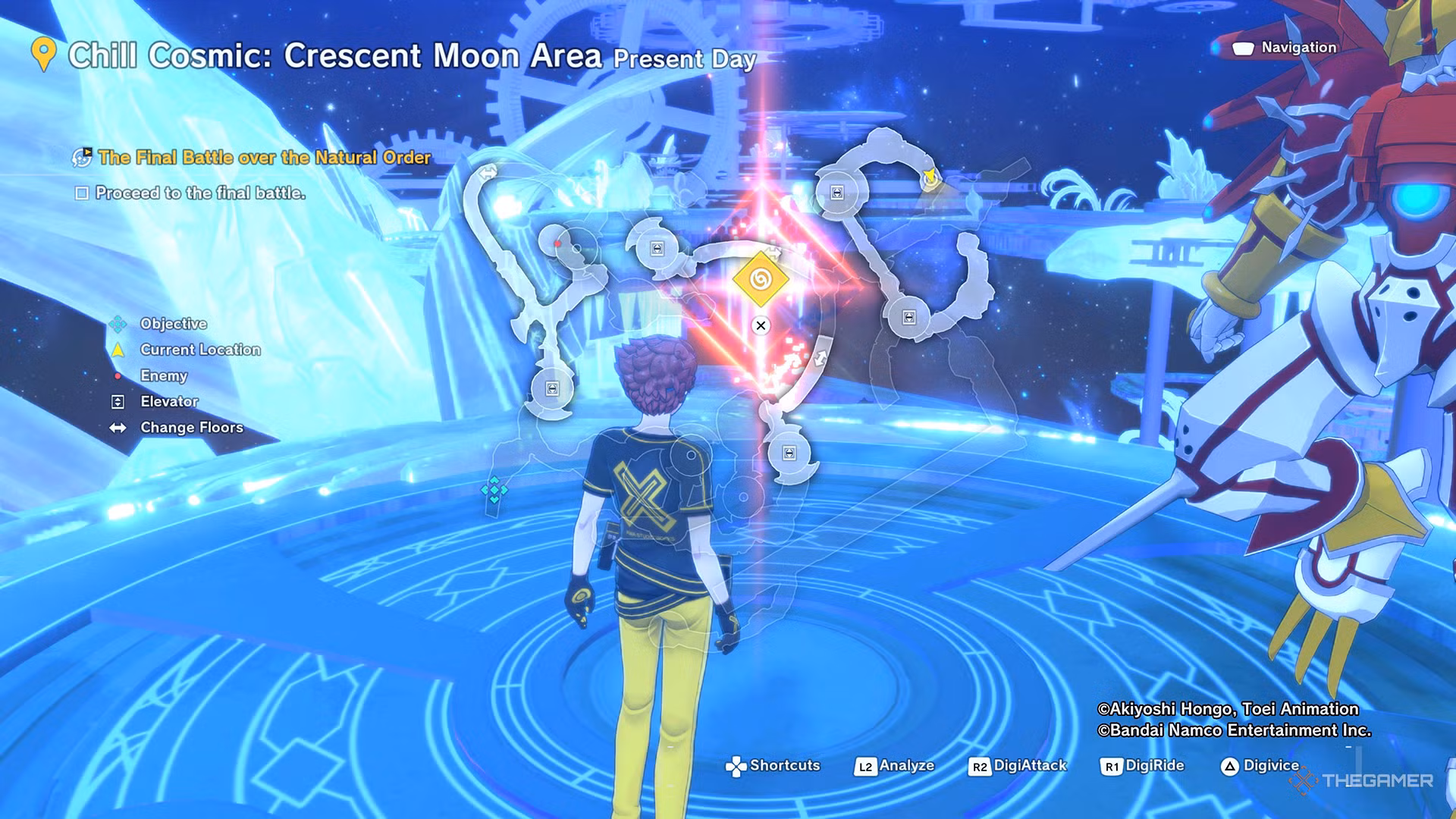Viewport: 1456px width, 819px height.
Task: Choose the Objective legend entry
Action: point(173,324)
